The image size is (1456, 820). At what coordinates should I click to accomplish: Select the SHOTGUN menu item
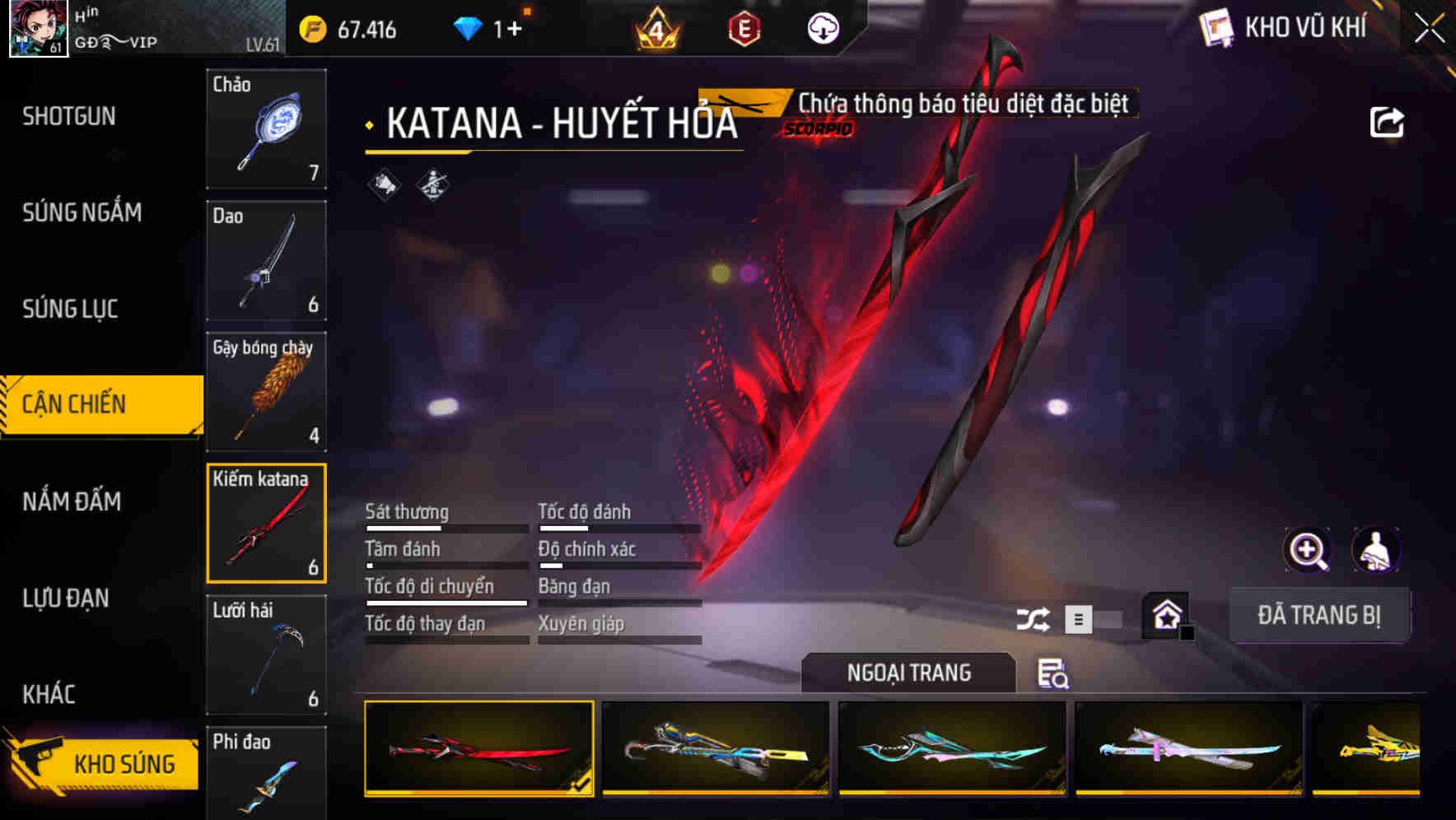pyautogui.click(x=68, y=116)
